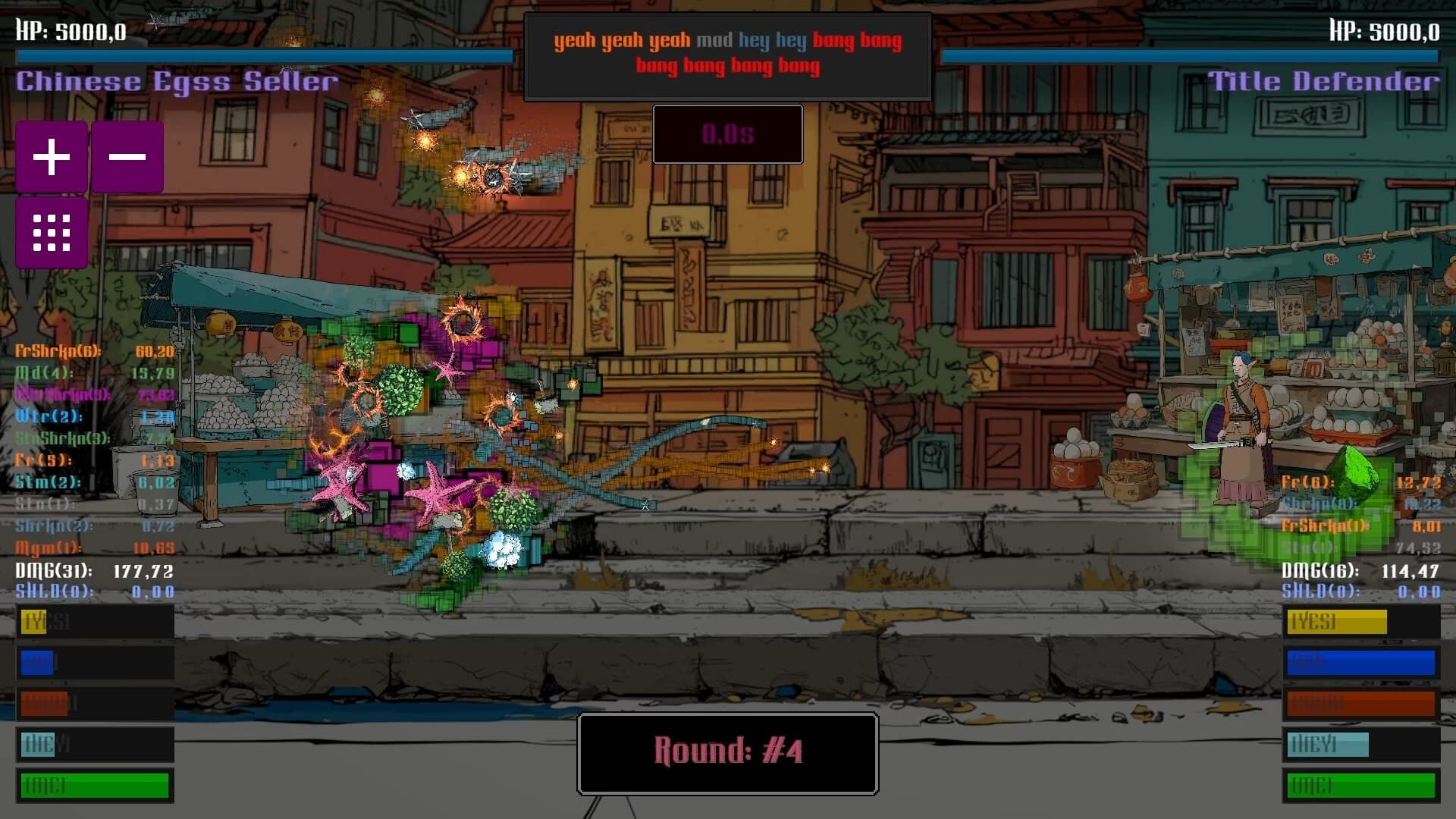
Task: Toggle the yellow [YES] bar on left panel
Action: point(95,622)
